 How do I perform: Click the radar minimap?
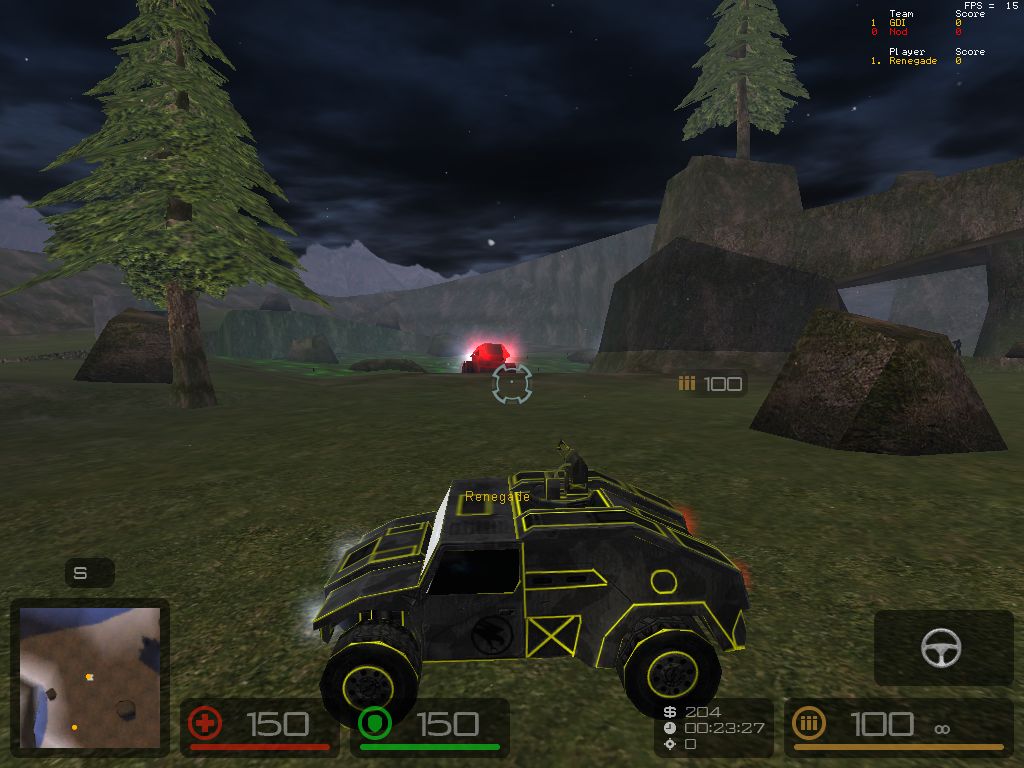(x=89, y=677)
